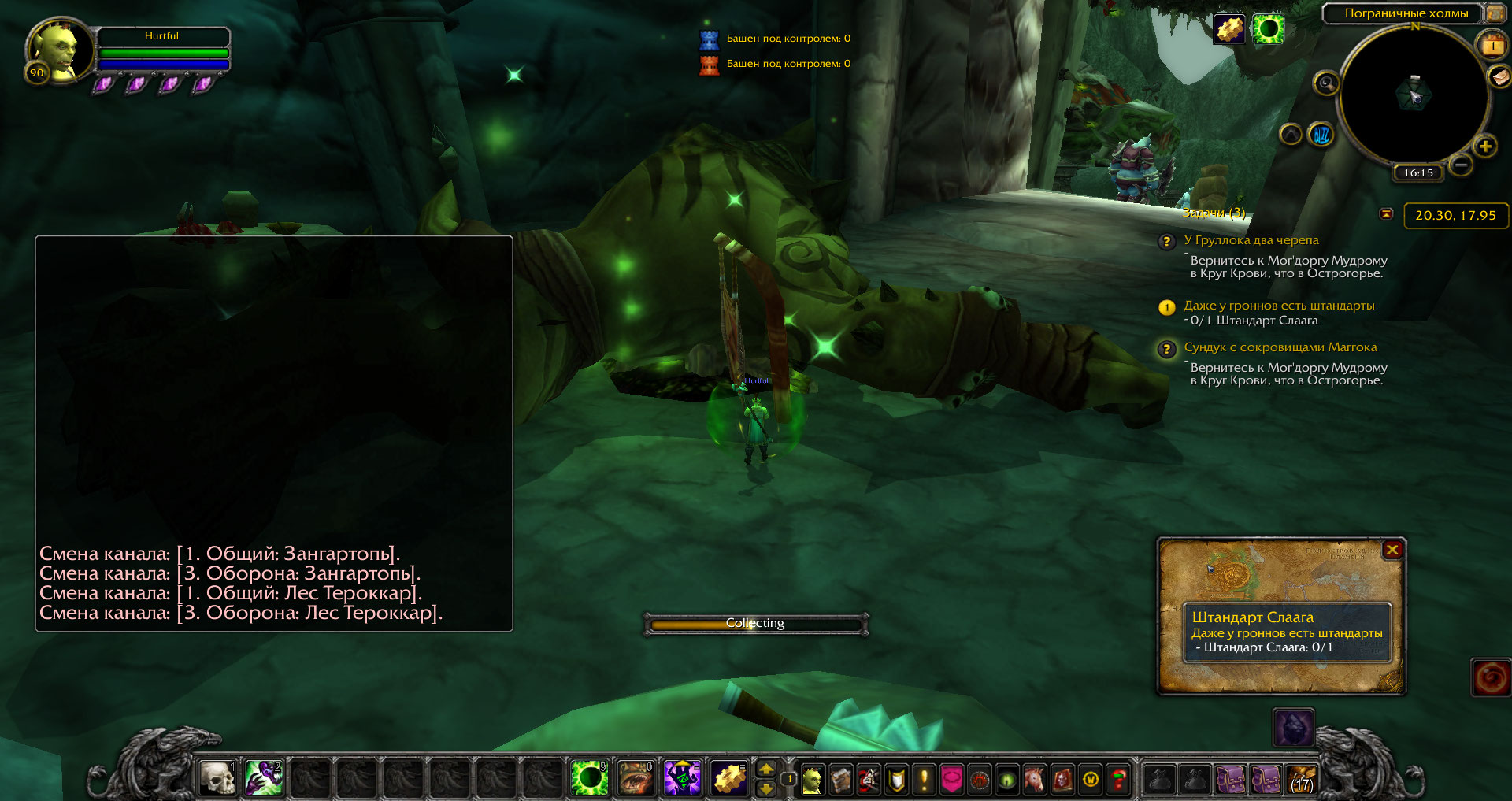
Task: Select the quest У Груллока два черепа
Action: click(x=1251, y=240)
